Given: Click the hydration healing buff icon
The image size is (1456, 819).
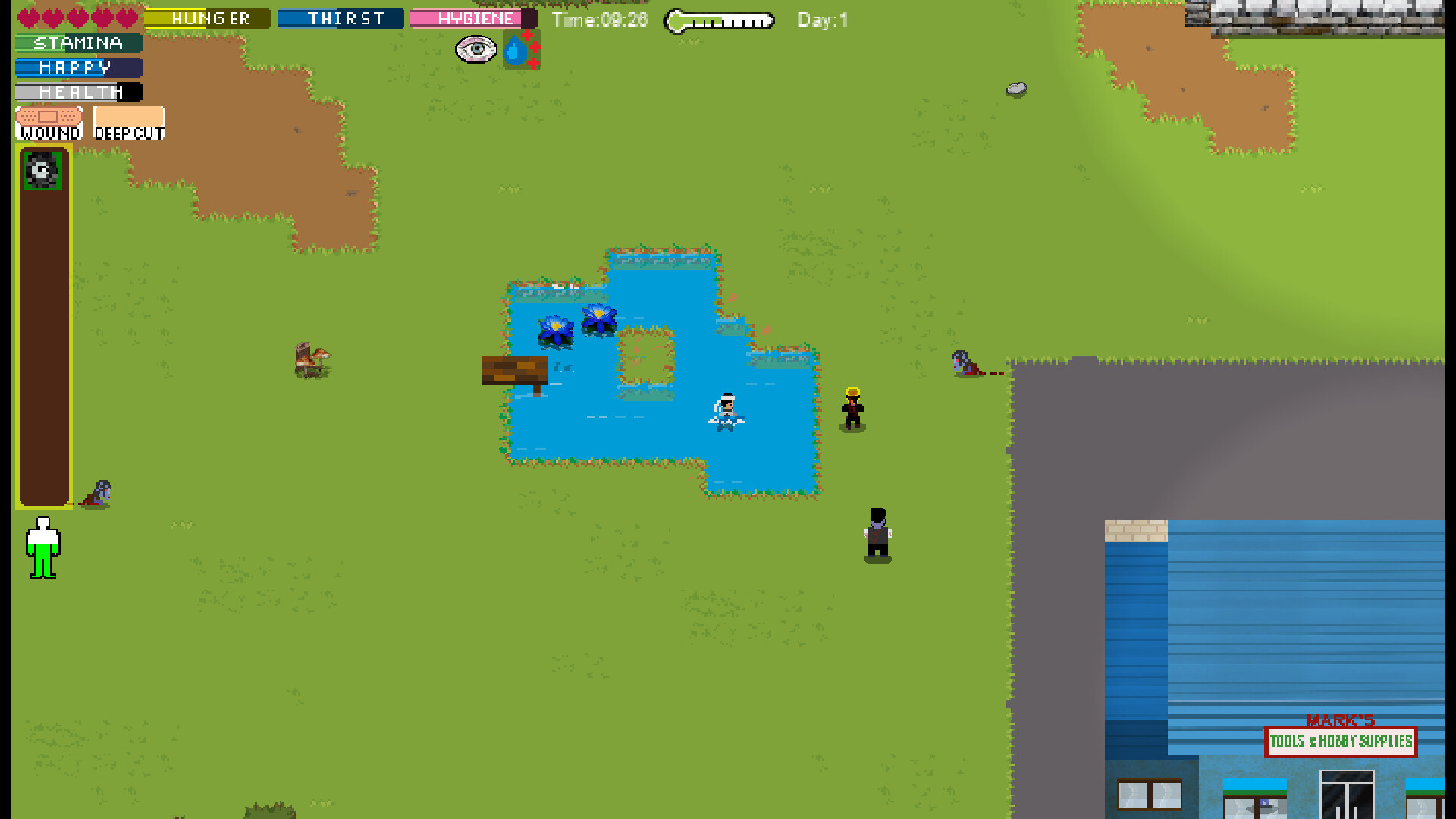Looking at the screenshot, I should point(520,49).
